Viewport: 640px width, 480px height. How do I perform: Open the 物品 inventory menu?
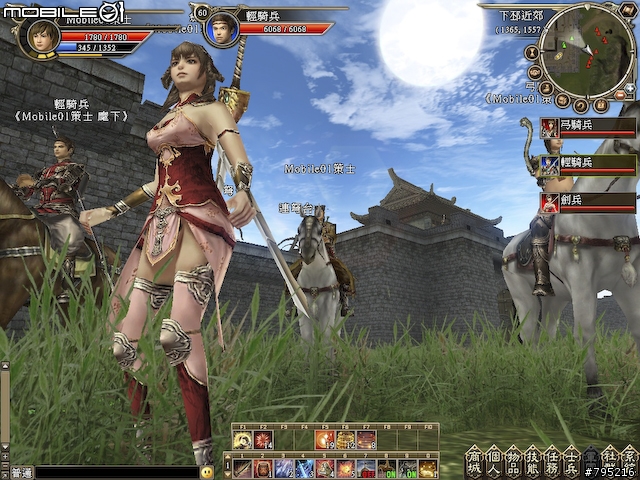pos(511,458)
